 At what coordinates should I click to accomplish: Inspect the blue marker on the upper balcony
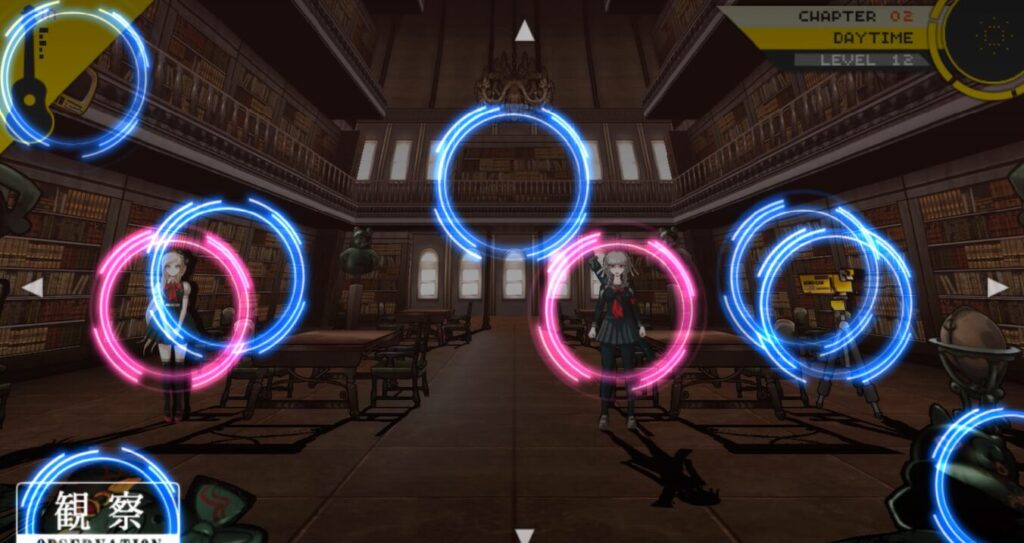[x=512, y=182]
